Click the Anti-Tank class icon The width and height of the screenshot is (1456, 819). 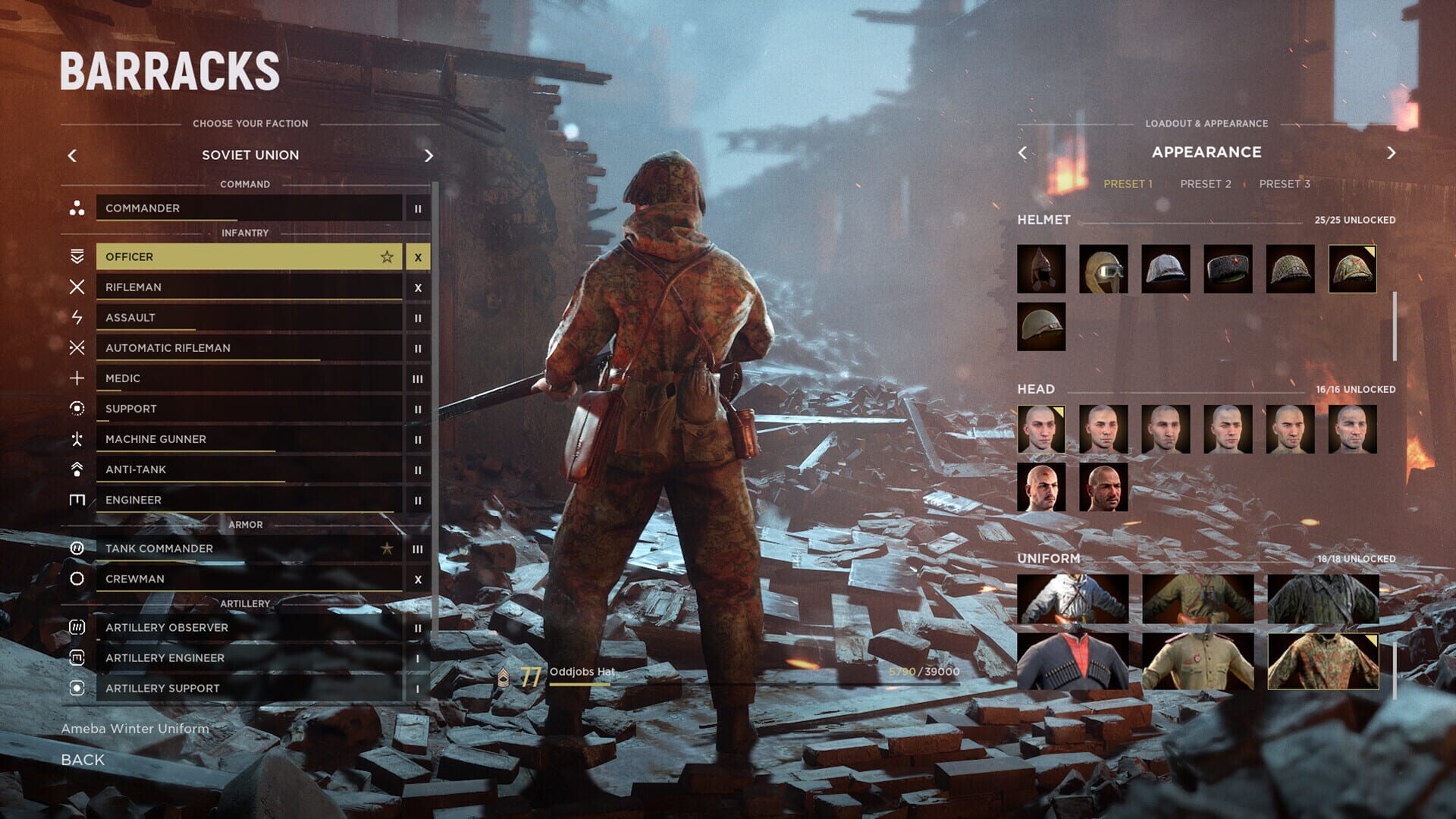[76, 469]
